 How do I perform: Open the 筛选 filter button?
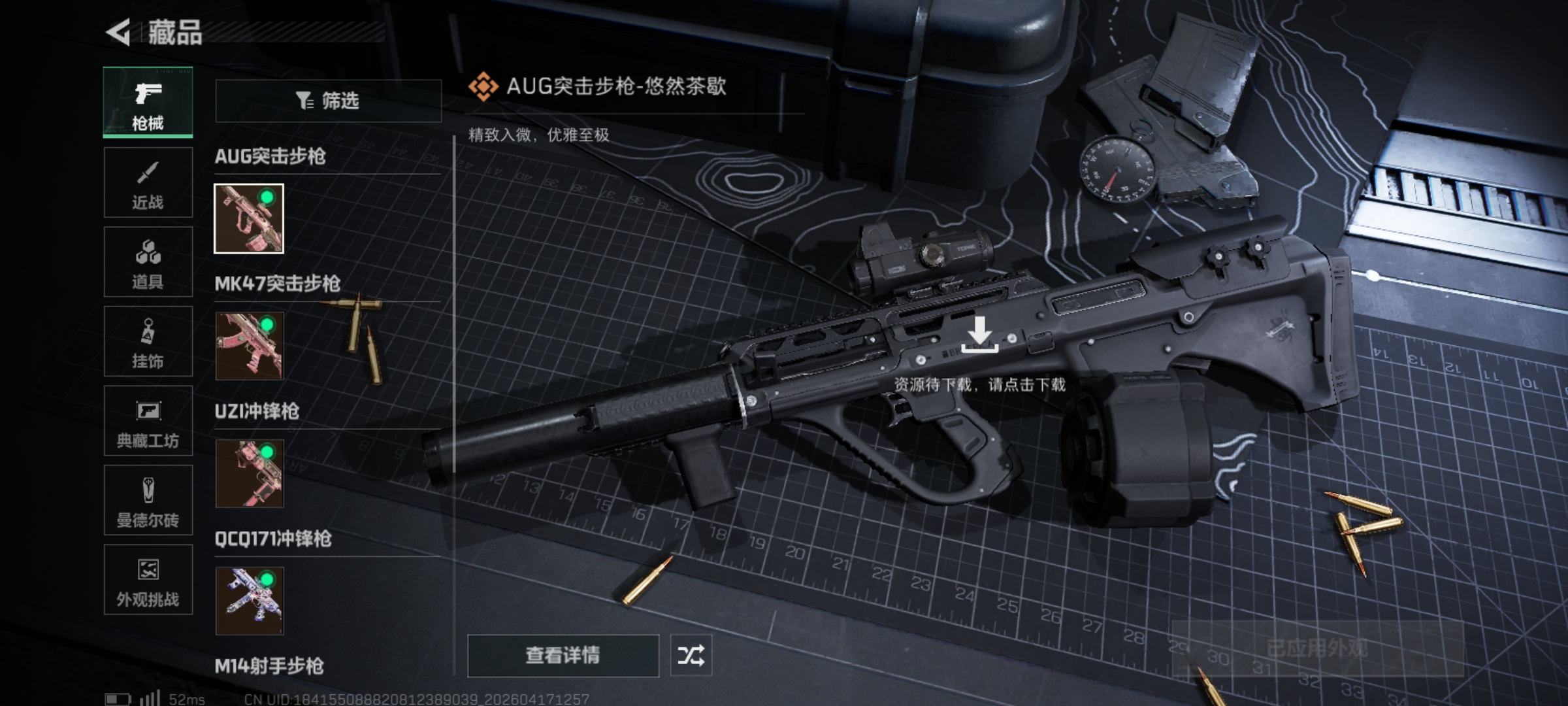(329, 101)
